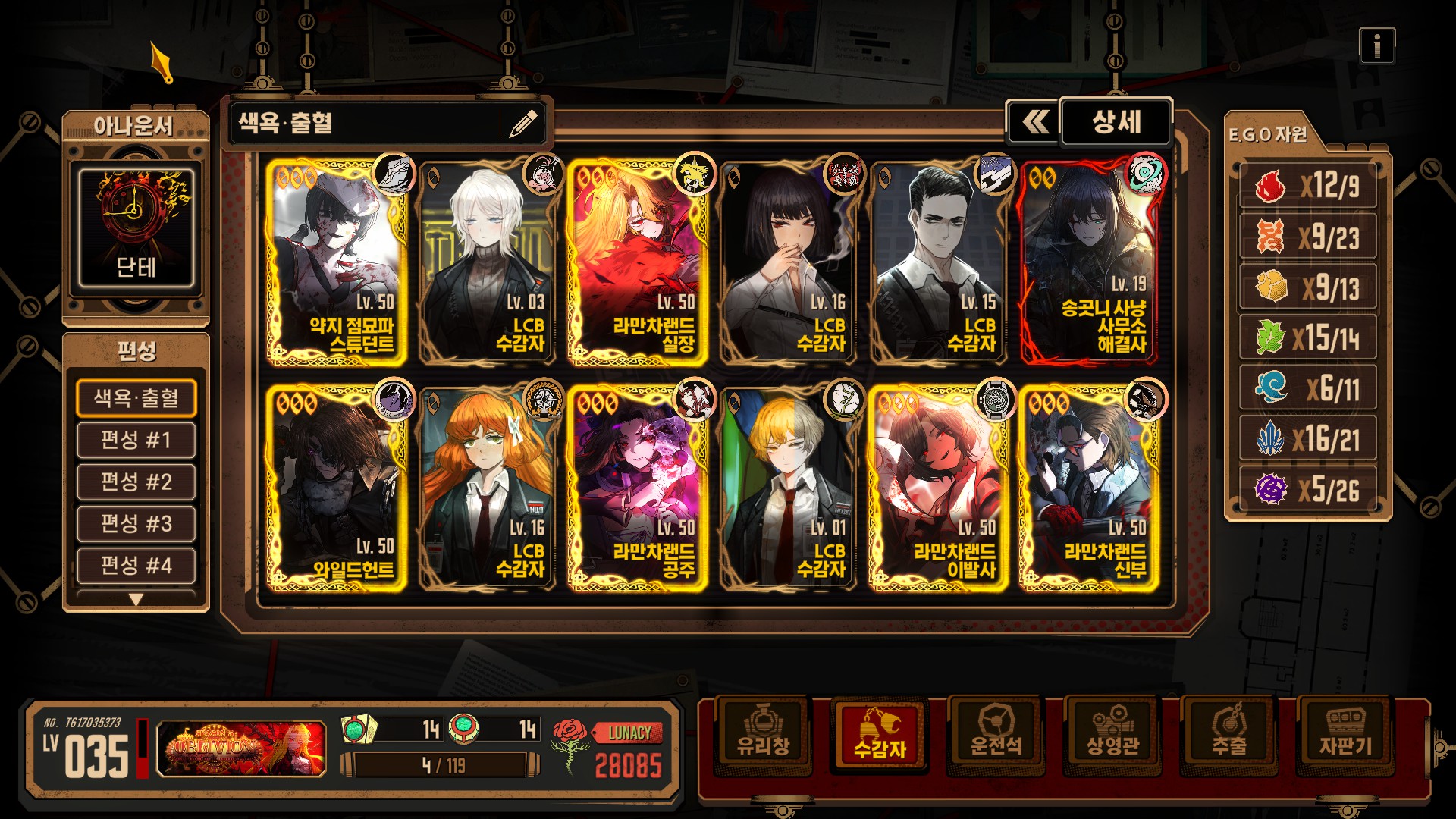This screenshot has height=819, width=1456.
Task: Switch to 편성 #1 formation
Action: coord(136,441)
